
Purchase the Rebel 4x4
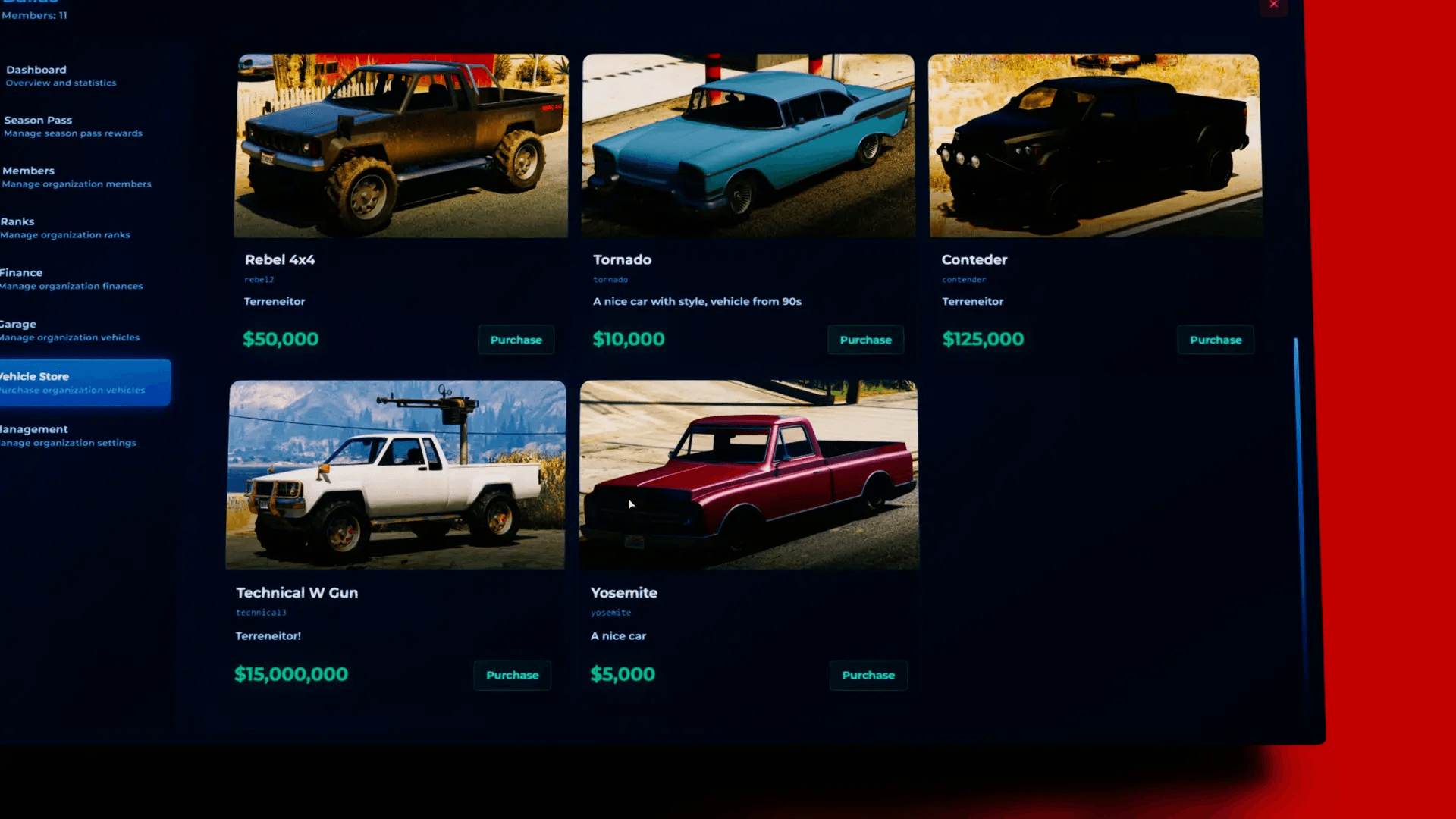tap(516, 340)
